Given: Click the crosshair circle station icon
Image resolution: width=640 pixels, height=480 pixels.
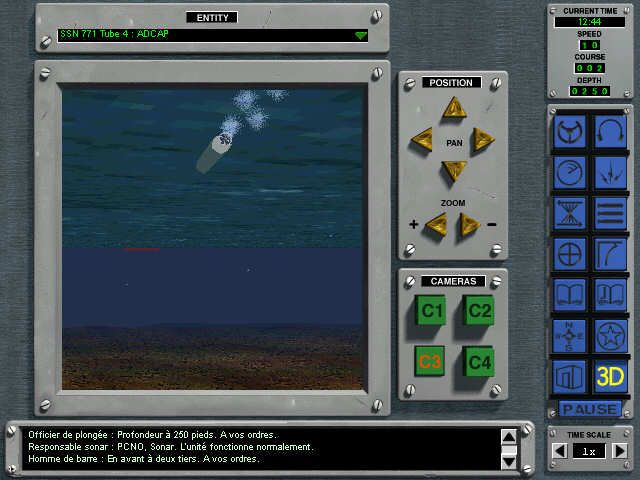Looking at the screenshot, I should click(570, 253).
